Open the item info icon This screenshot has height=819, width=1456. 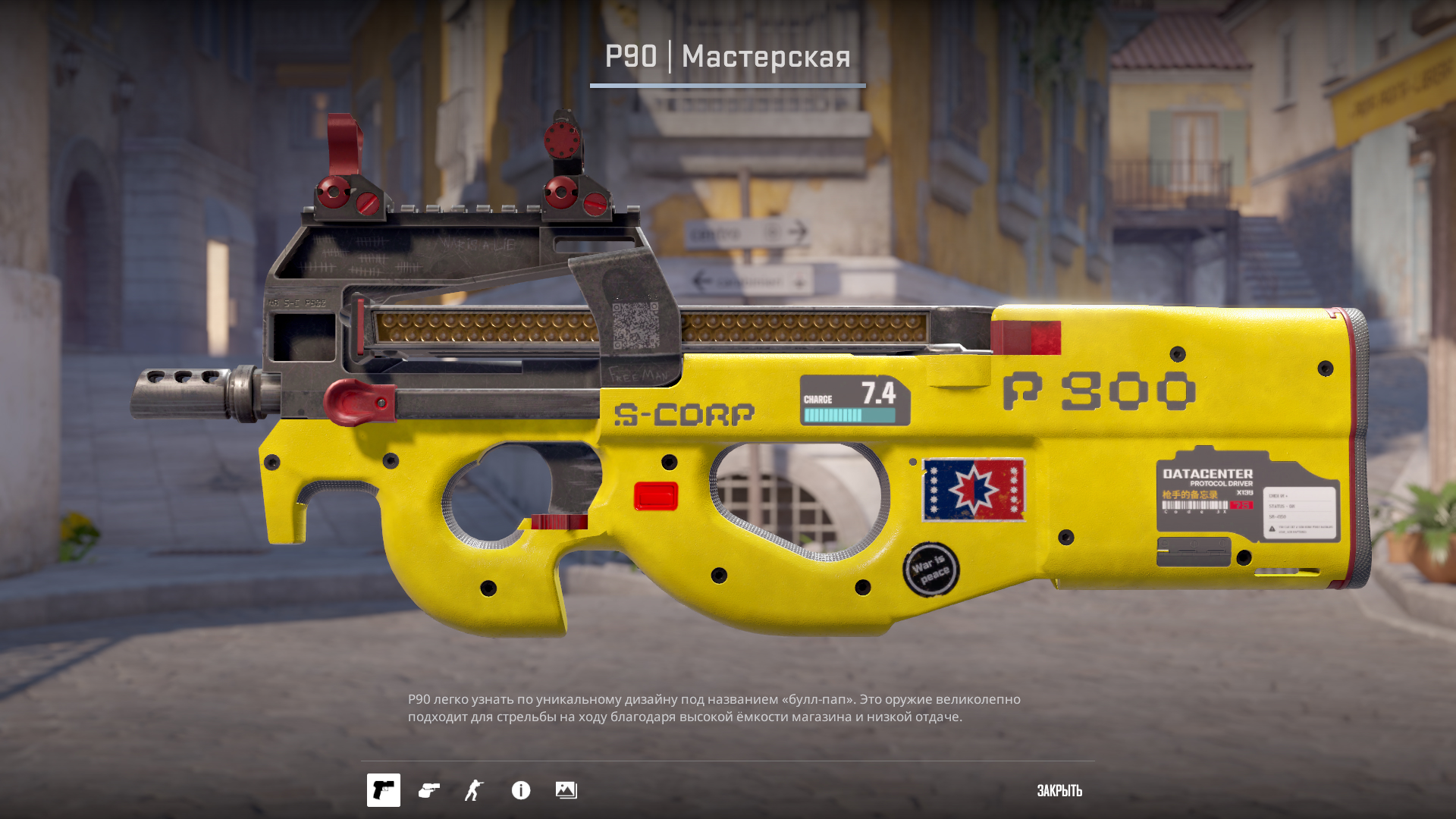pyautogui.click(x=521, y=790)
